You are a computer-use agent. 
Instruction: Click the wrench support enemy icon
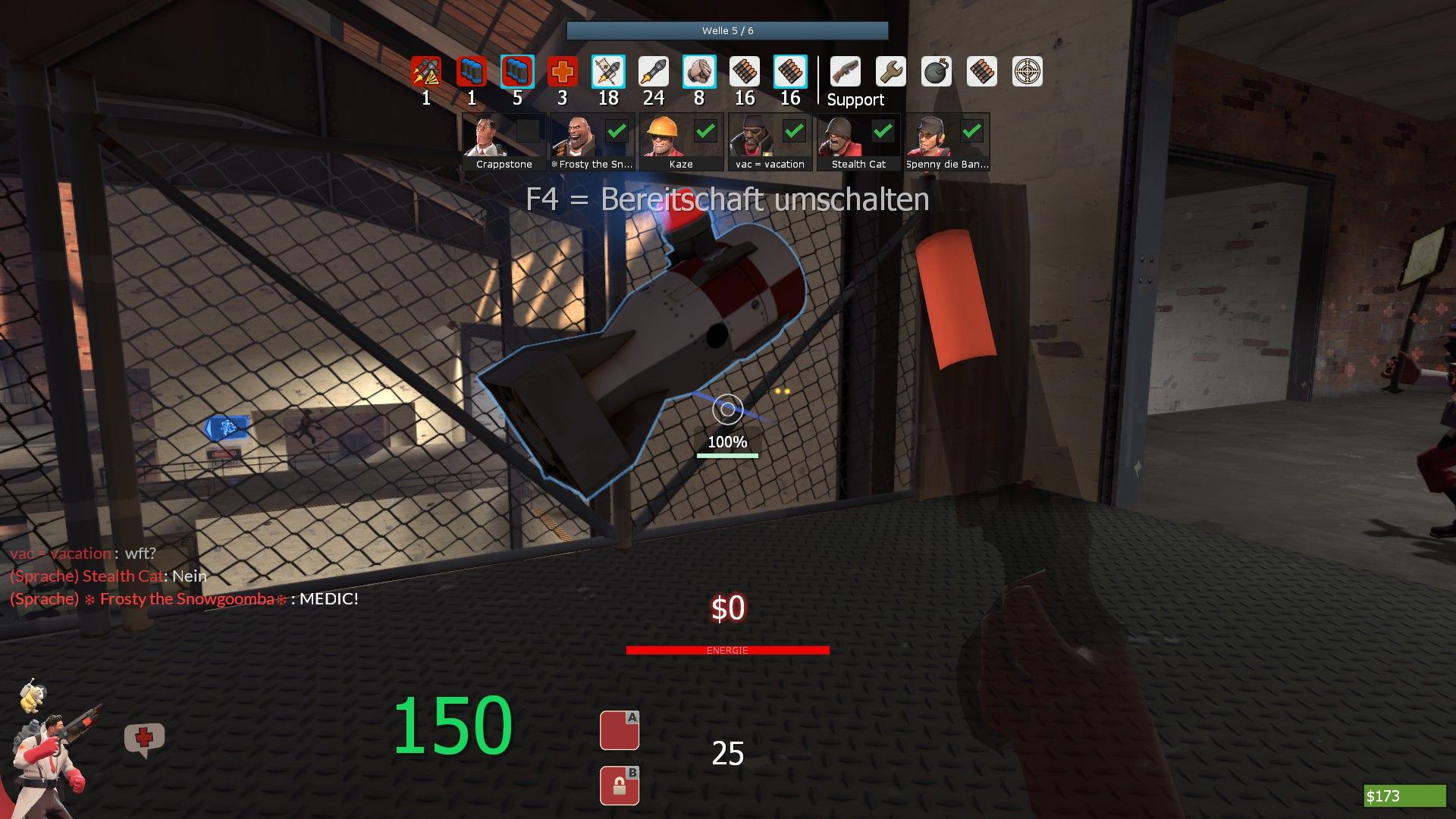click(890, 72)
